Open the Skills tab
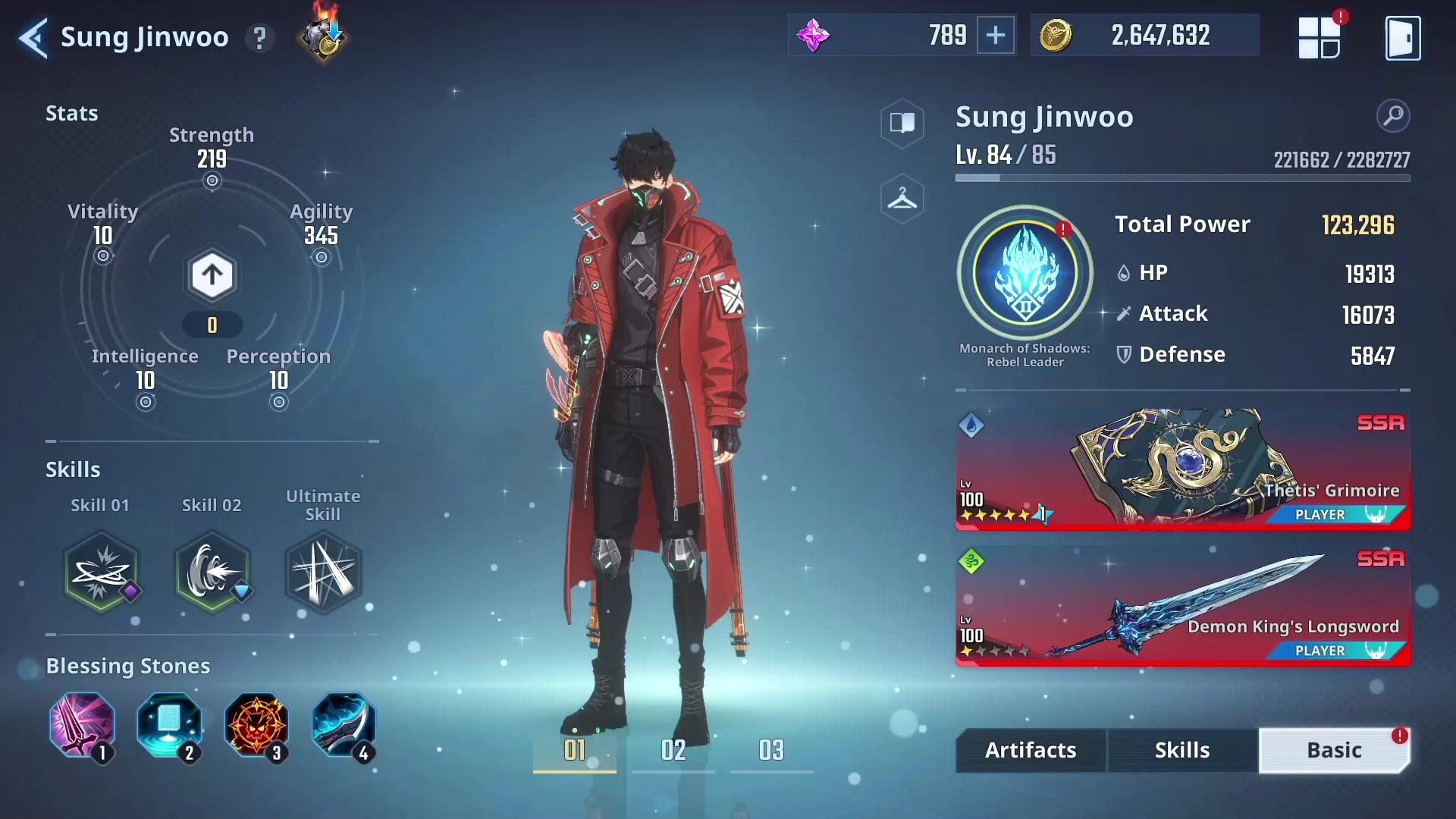Image resolution: width=1456 pixels, height=819 pixels. coord(1182,750)
